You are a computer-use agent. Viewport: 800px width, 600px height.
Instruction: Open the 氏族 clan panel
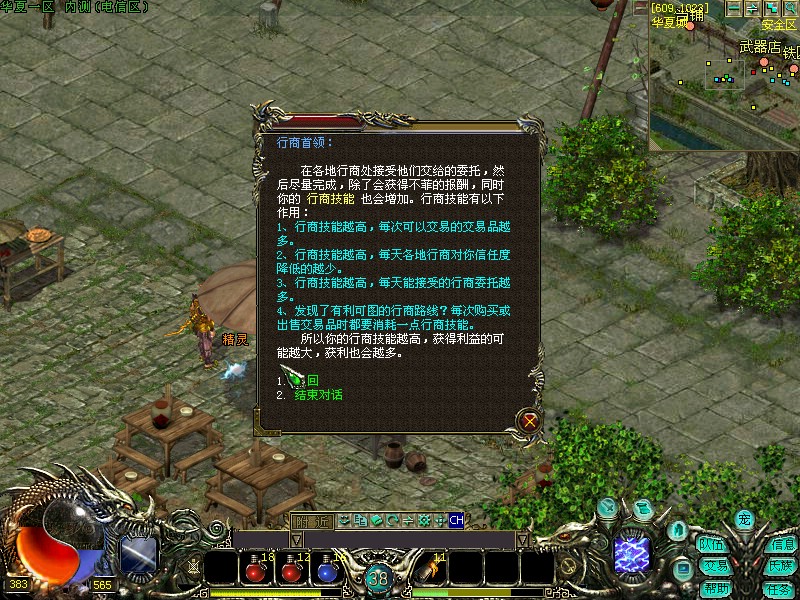click(780, 566)
